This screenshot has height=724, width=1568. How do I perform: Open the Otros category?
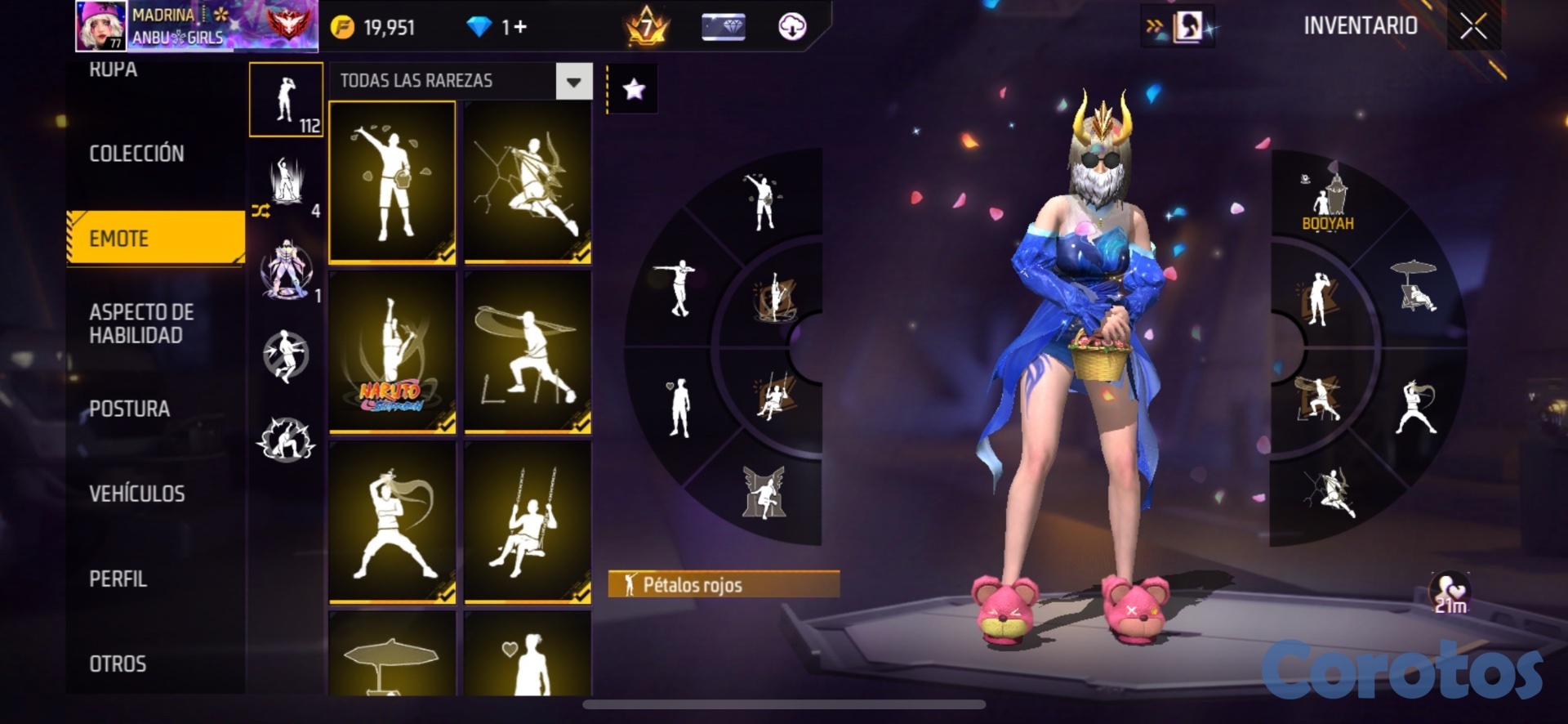coord(118,664)
